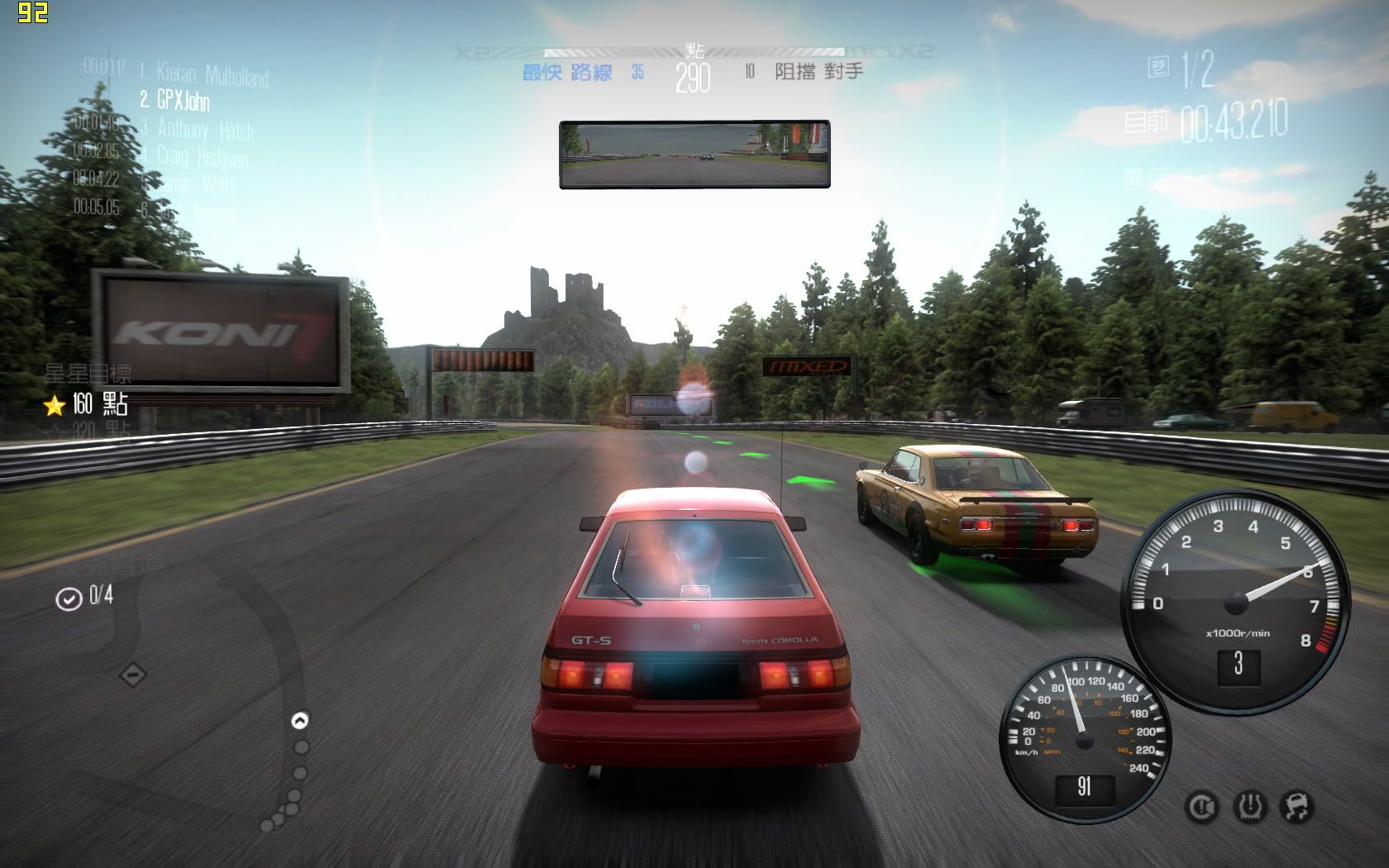Click the tire pressure warning icon
The image size is (1389, 868).
(1249, 806)
